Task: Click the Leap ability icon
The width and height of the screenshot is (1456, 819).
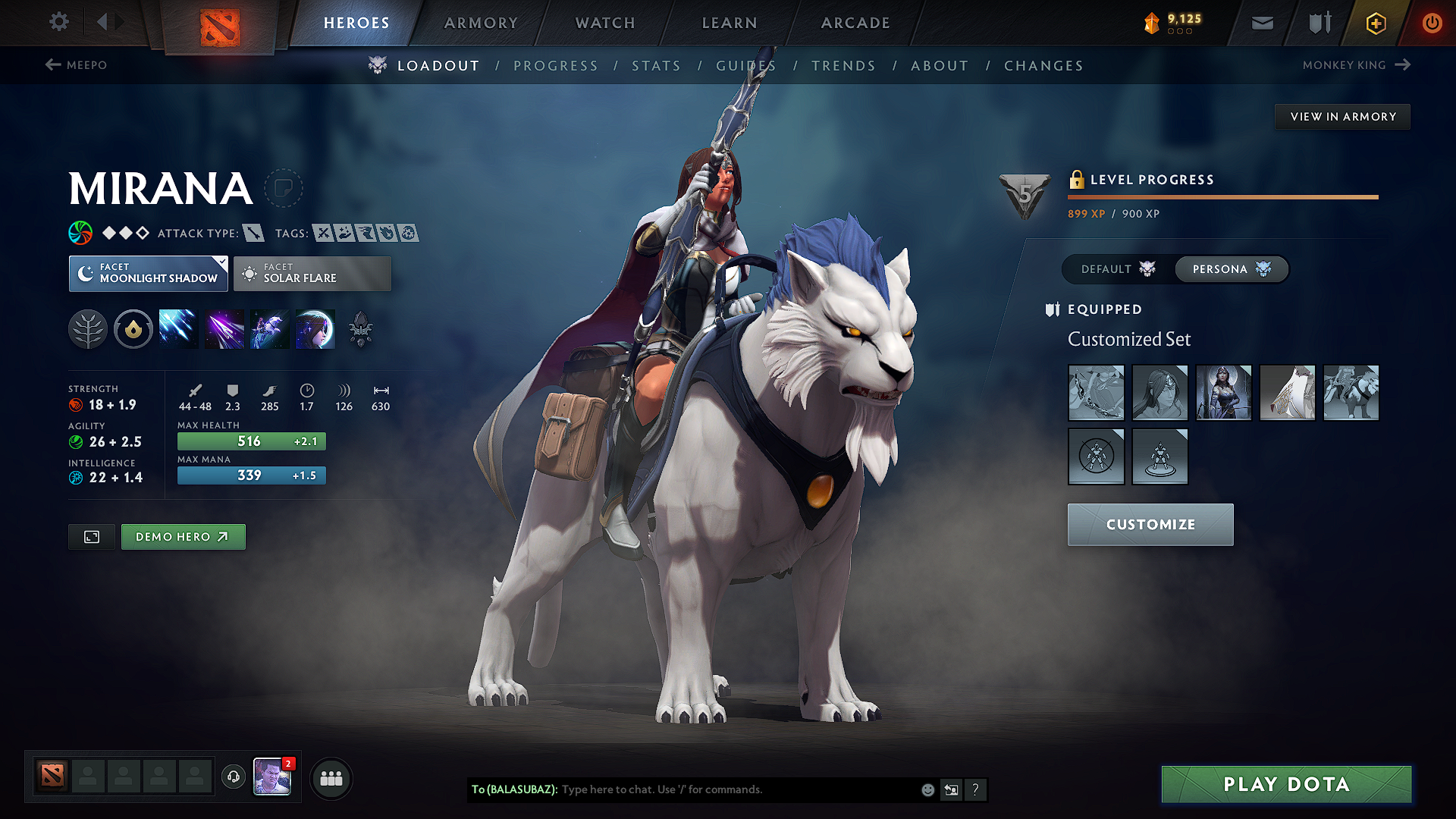Action: (269, 328)
